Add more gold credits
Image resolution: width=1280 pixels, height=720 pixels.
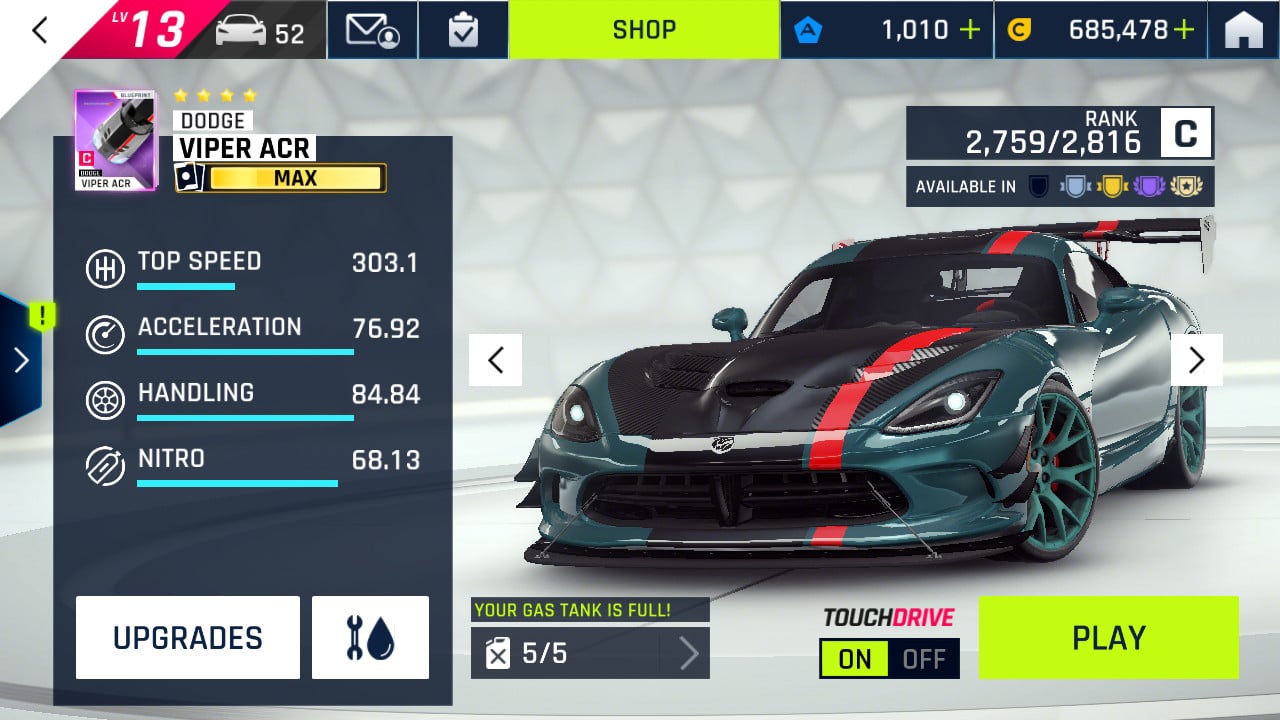[x=1184, y=30]
